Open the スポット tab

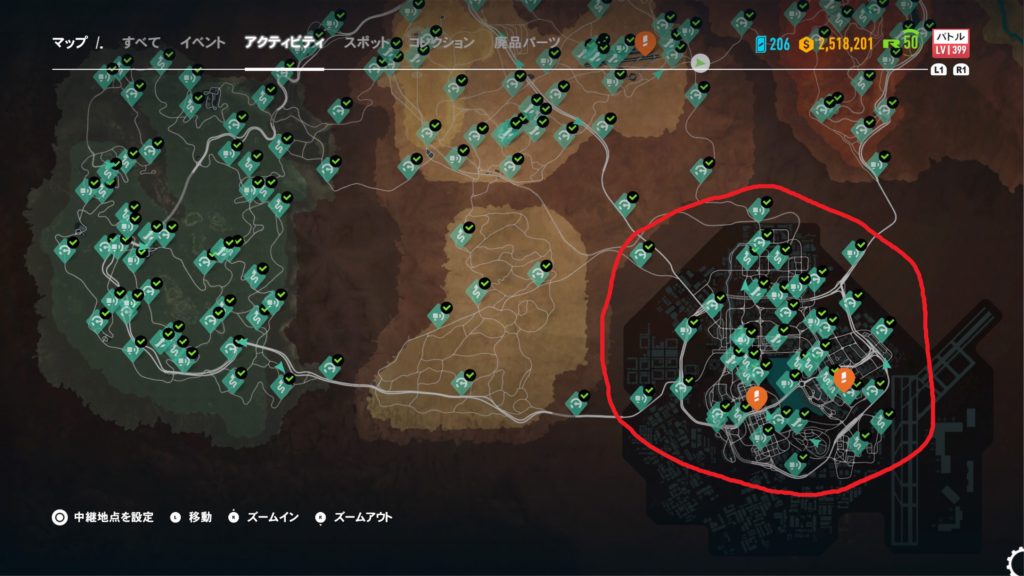pyautogui.click(x=367, y=43)
